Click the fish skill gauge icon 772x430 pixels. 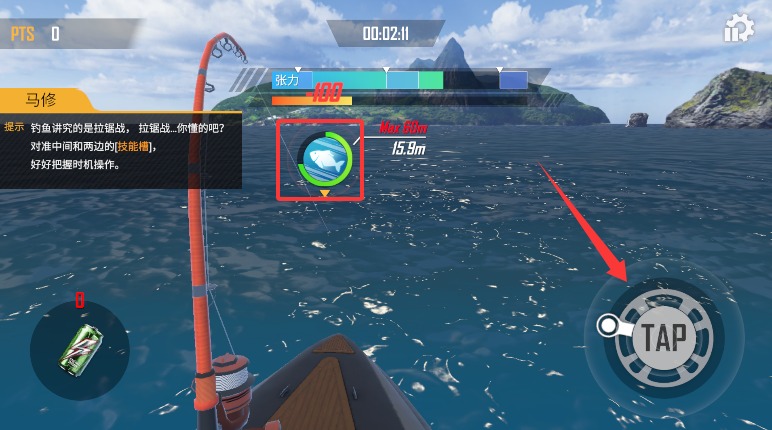tap(324, 159)
